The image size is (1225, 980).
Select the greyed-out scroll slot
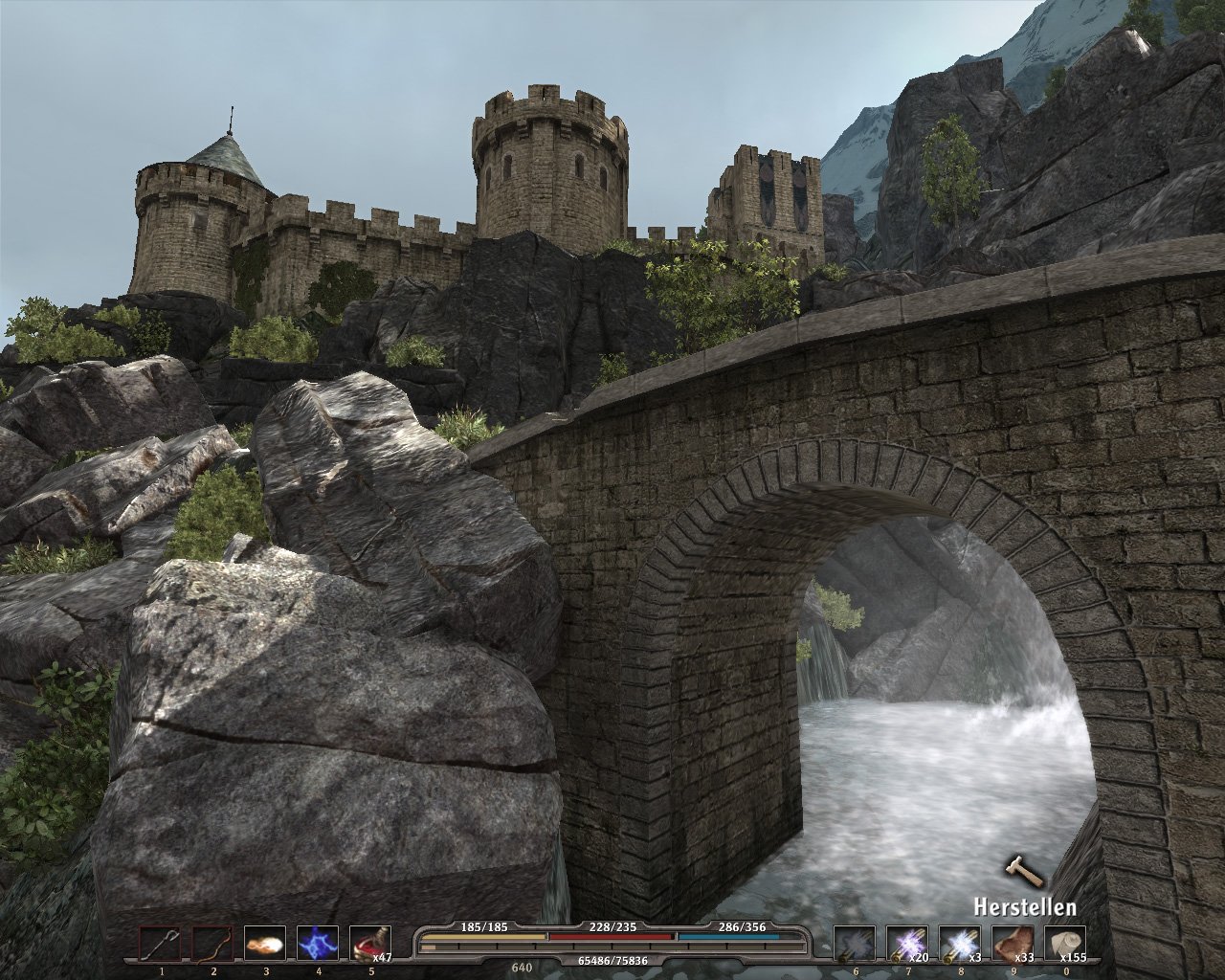(x=853, y=944)
